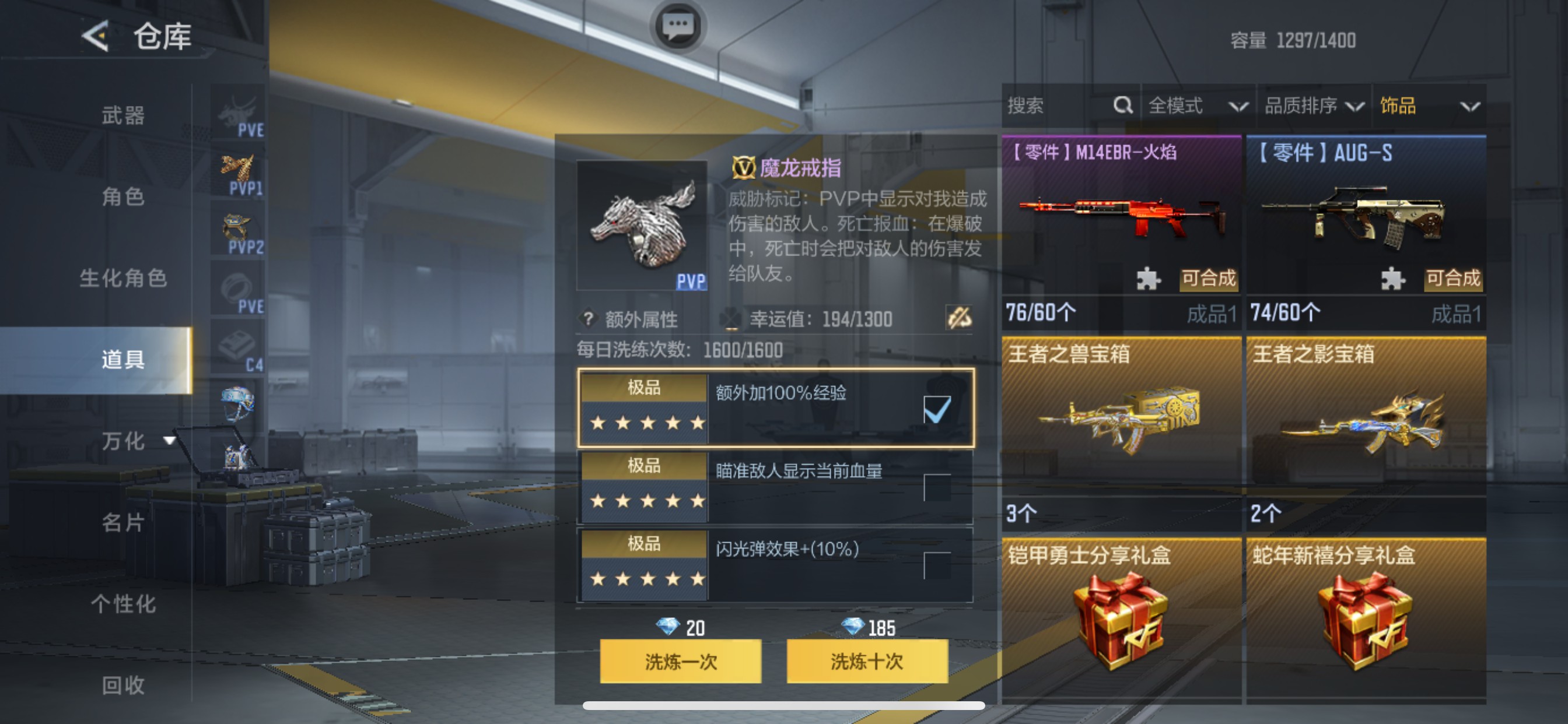Open the 品质排序 dropdown

pos(1315,106)
